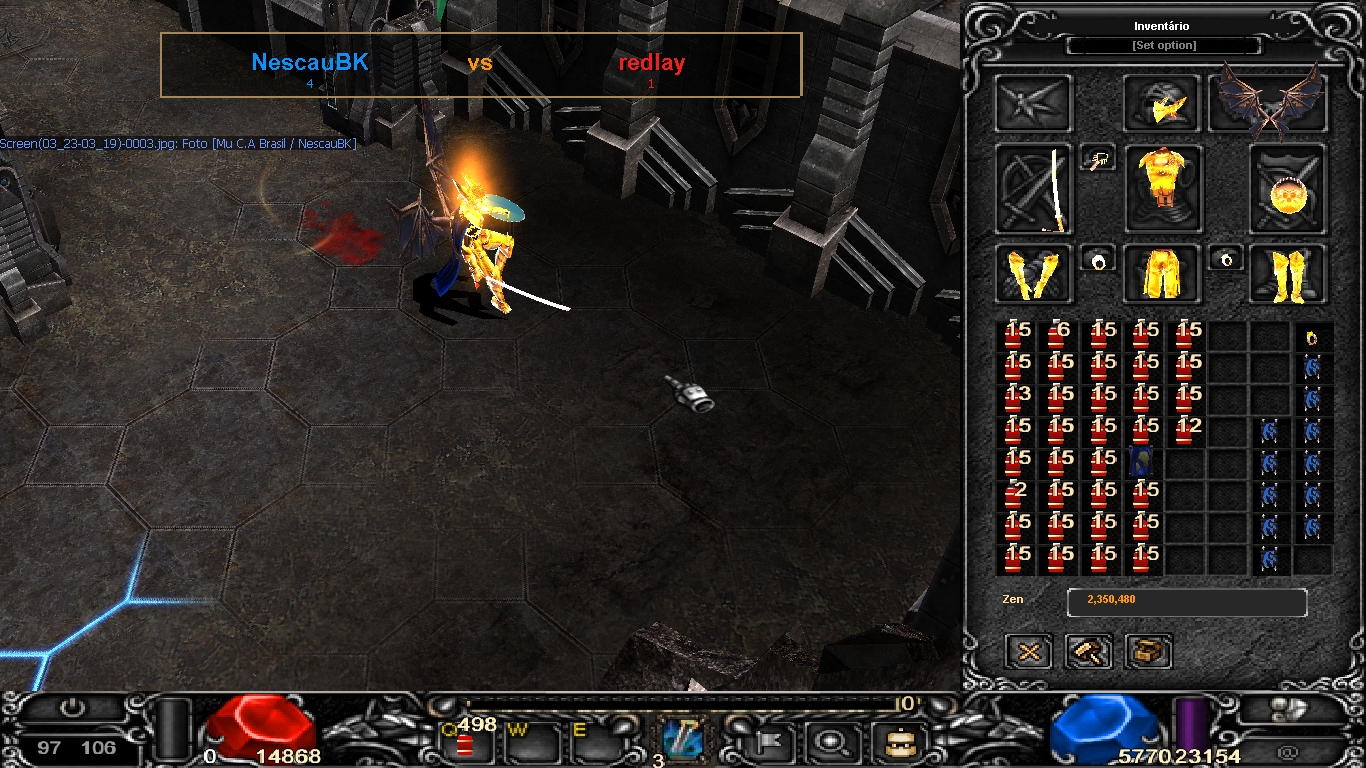Click the equipped white blade weapon slot

(x=1034, y=189)
